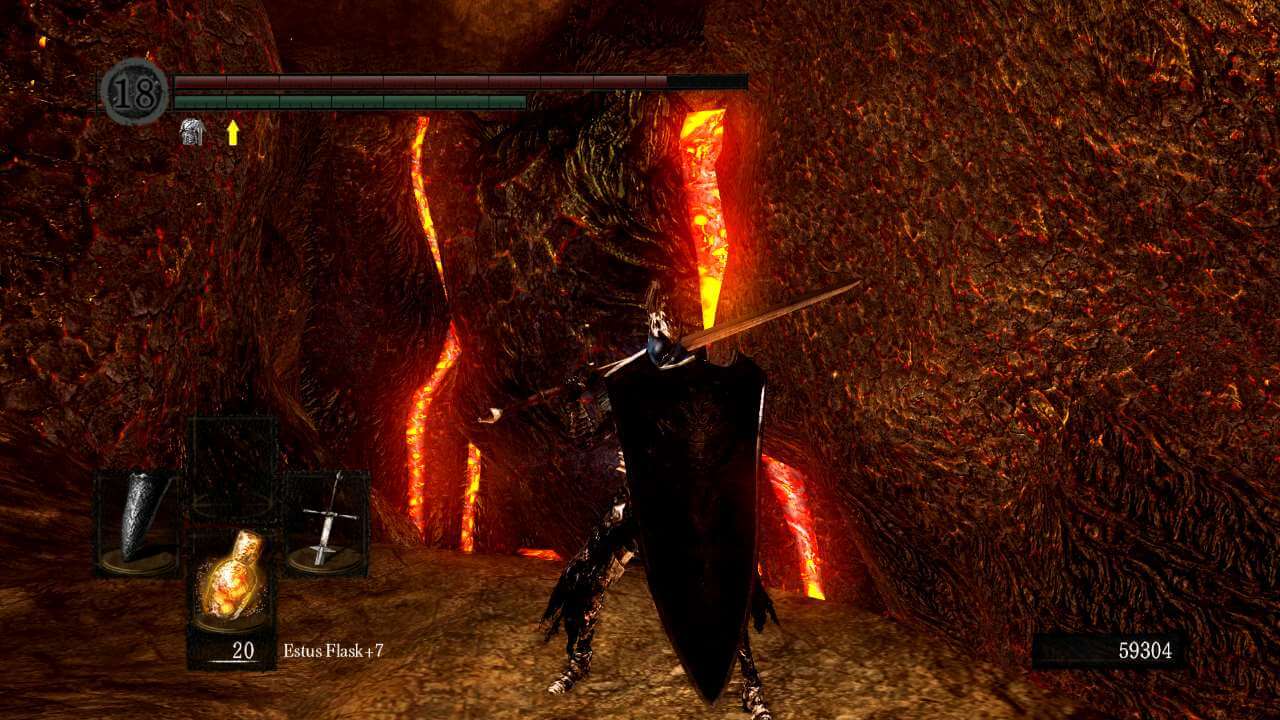Expand the status effects row under health bar

[210, 130]
